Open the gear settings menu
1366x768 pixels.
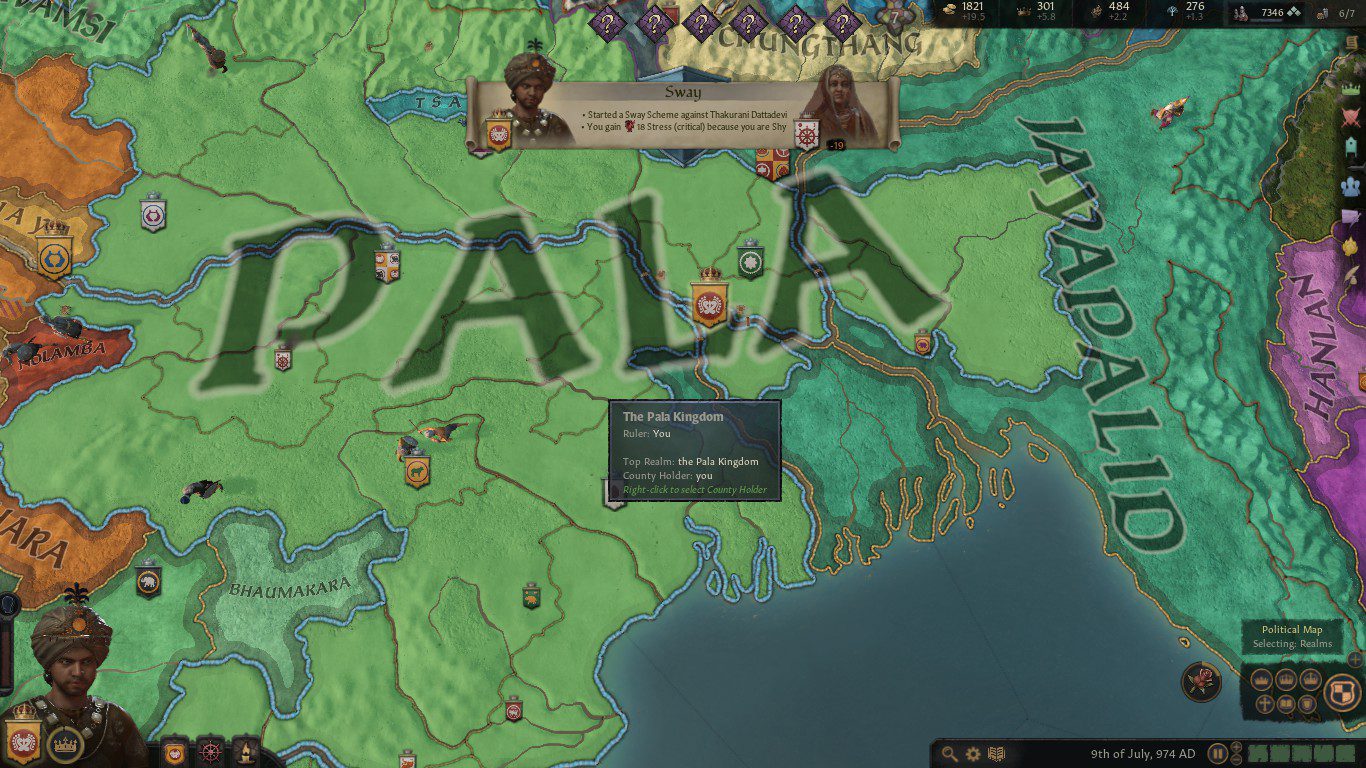pyautogui.click(x=971, y=754)
